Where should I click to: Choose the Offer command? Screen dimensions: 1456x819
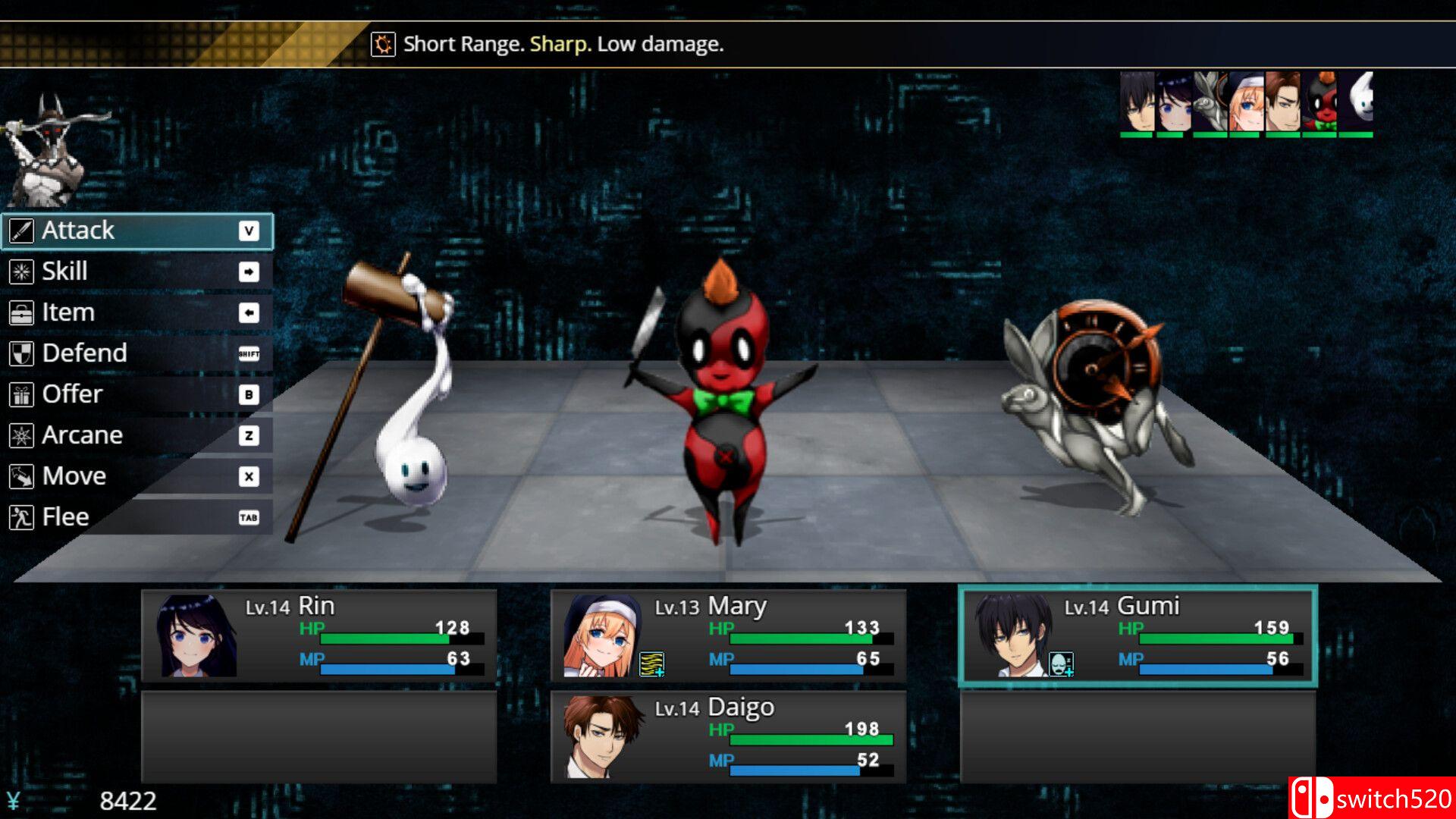[x=136, y=394]
